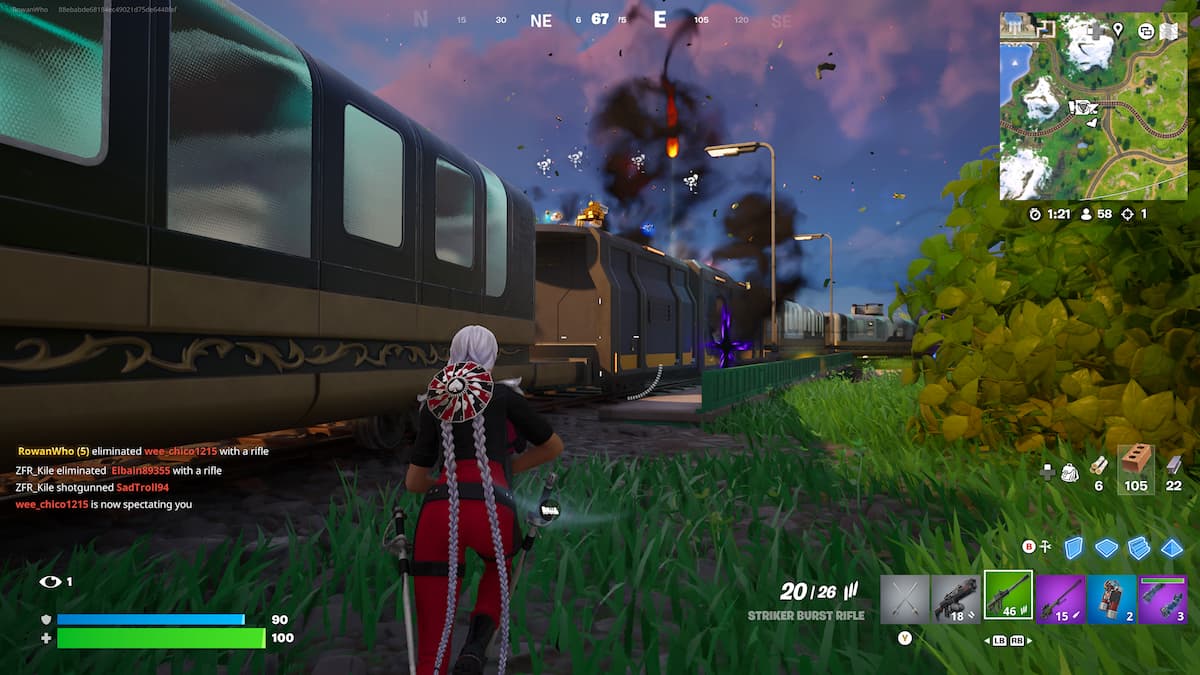Screen dimensions: 1200x675
Task: Choose the brick building material
Action: pos(1135,466)
